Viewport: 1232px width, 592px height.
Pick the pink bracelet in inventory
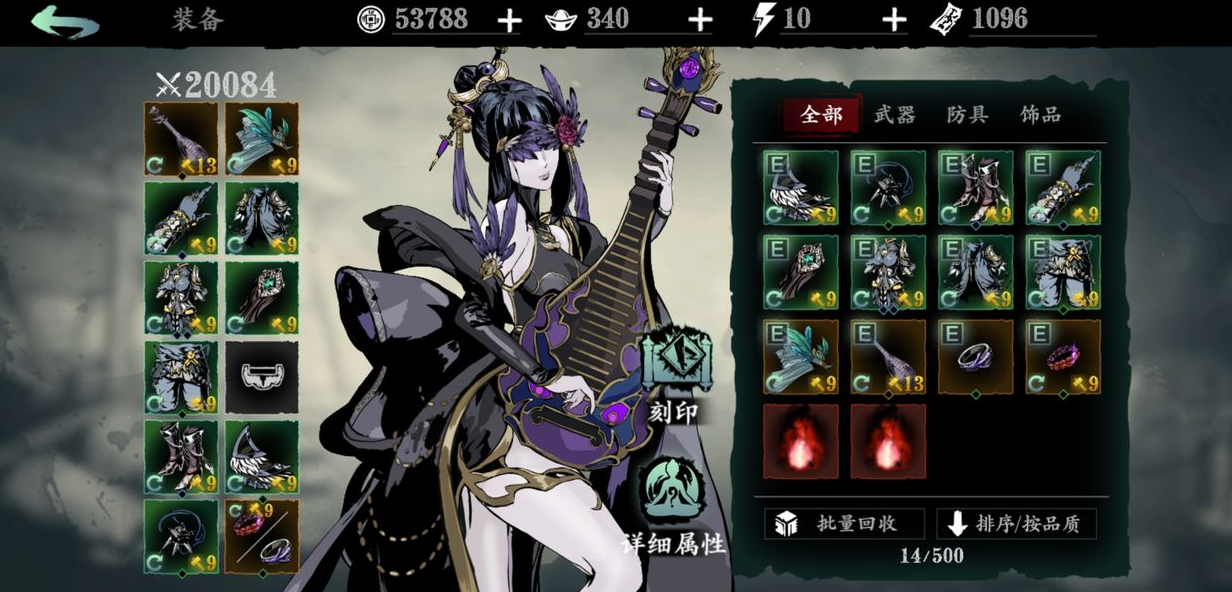tap(1062, 357)
